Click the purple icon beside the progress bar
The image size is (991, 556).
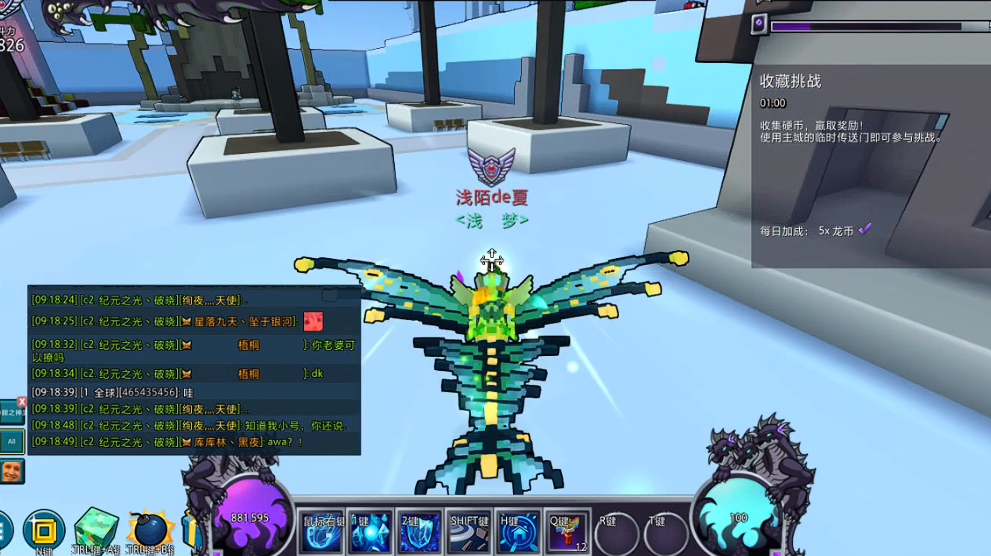tap(760, 24)
